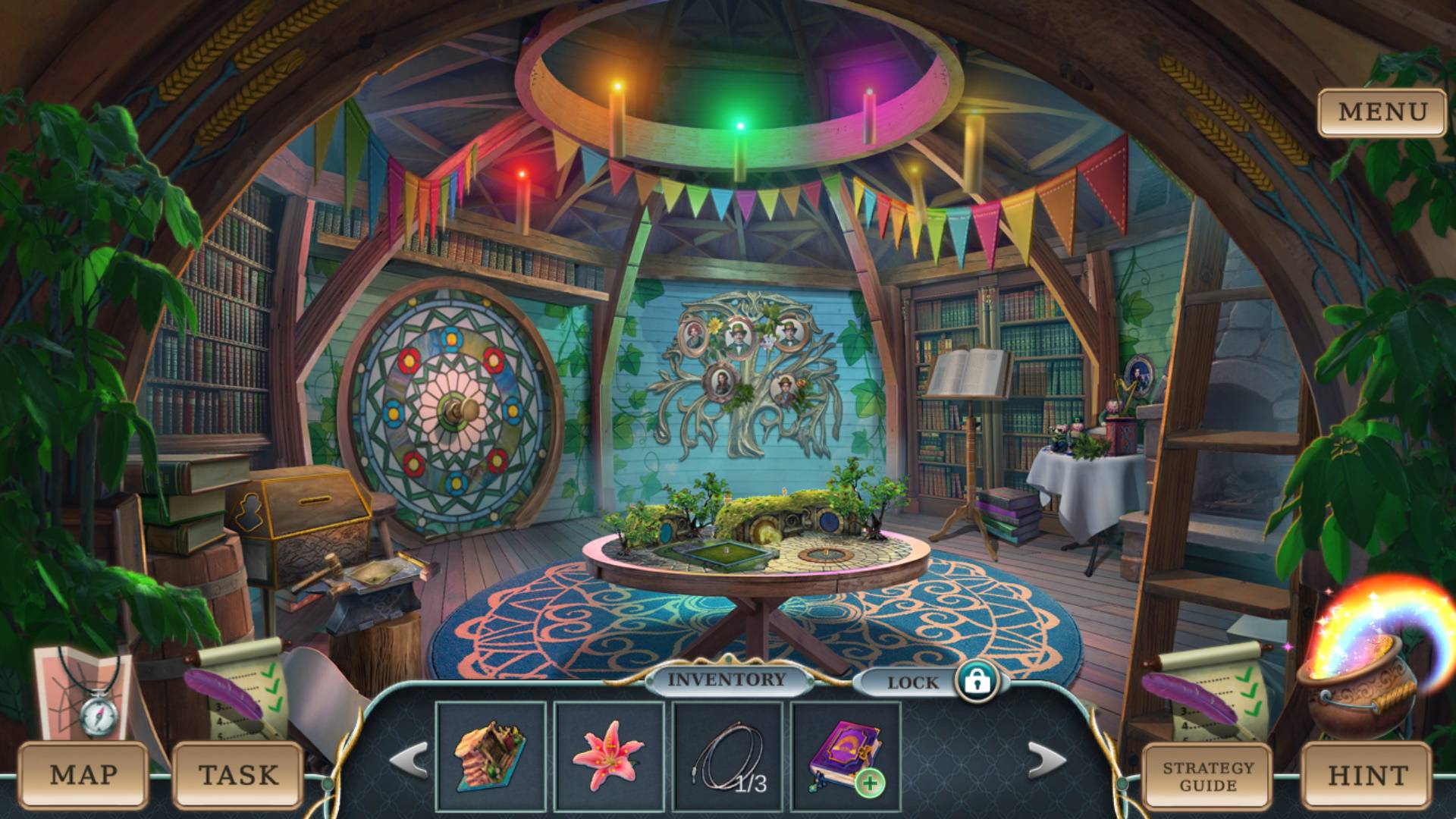Click the INVENTORY label tab
The height and width of the screenshot is (819, 1456).
[x=726, y=680]
